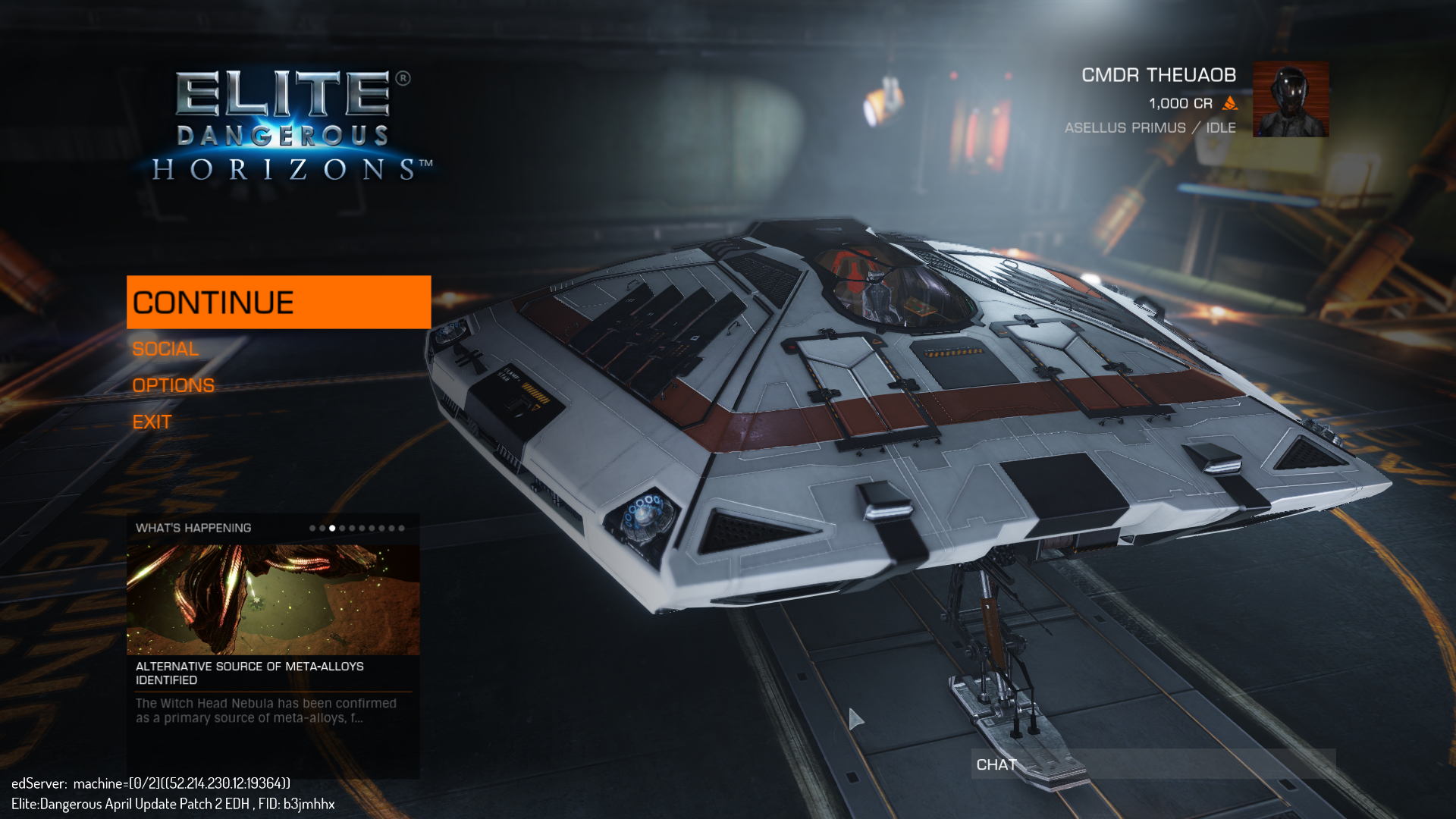
Task: Click the CHAT input box
Action: click(1153, 764)
